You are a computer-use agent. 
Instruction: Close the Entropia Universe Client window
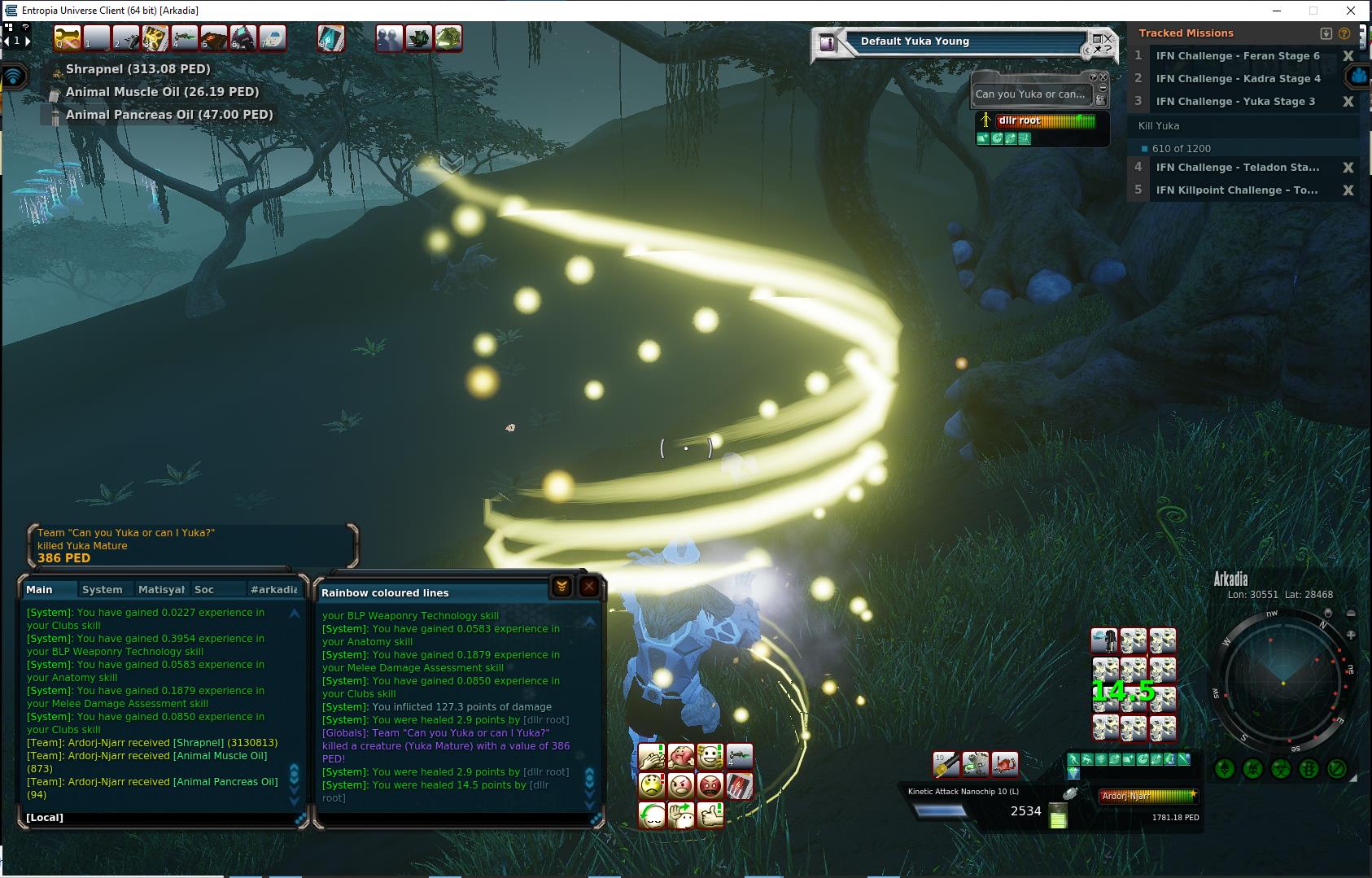click(x=1351, y=11)
